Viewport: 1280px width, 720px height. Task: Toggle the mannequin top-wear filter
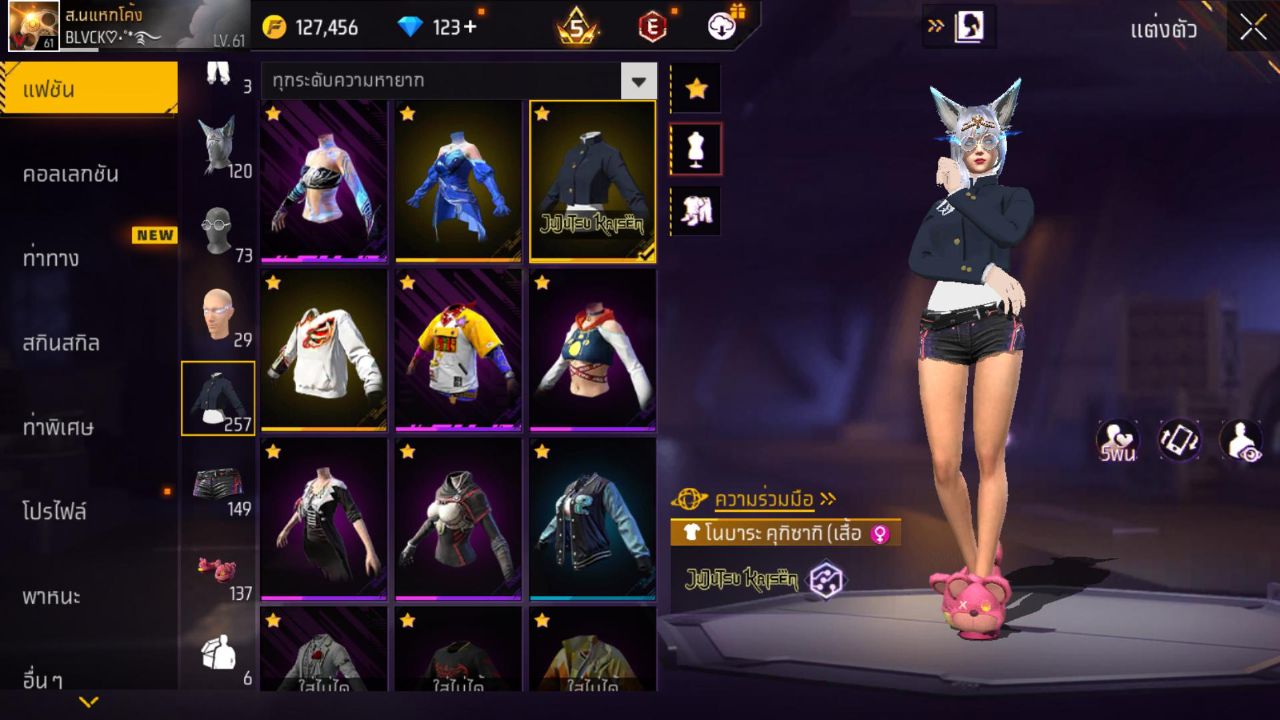click(x=697, y=148)
